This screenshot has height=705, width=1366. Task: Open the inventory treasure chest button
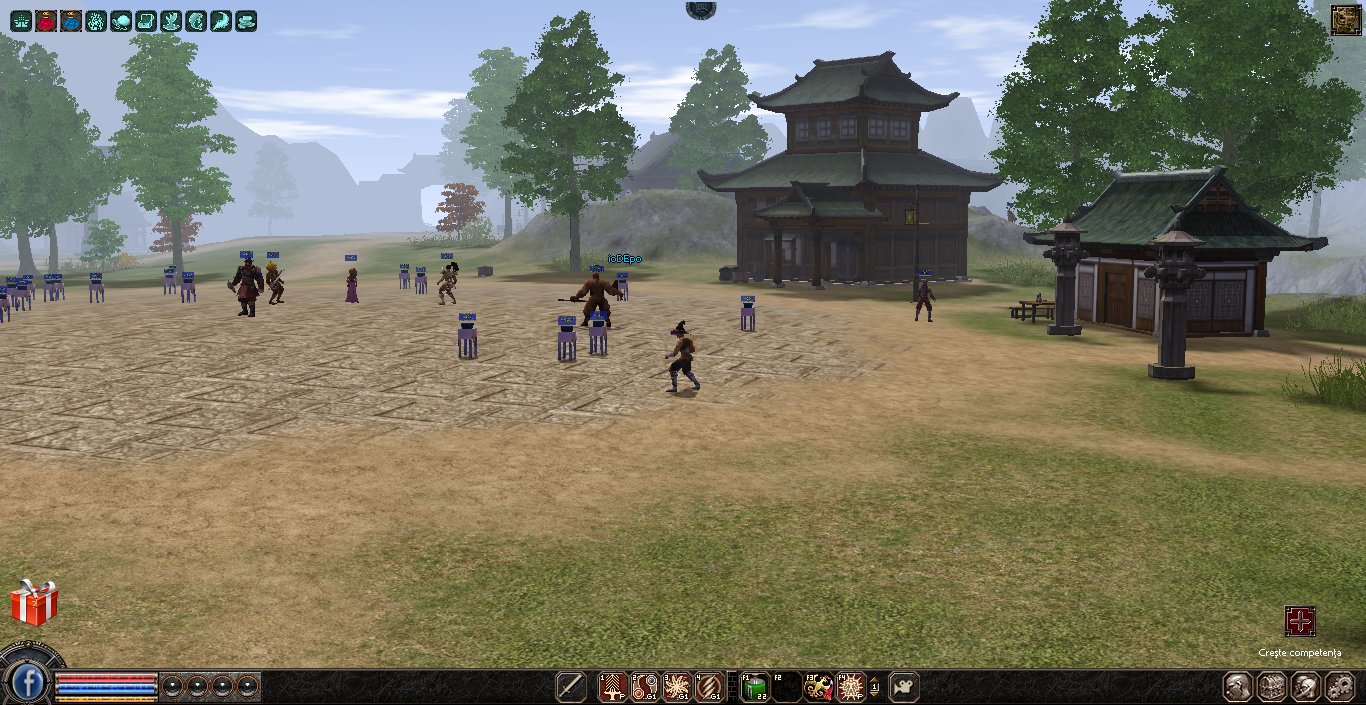[1272, 687]
